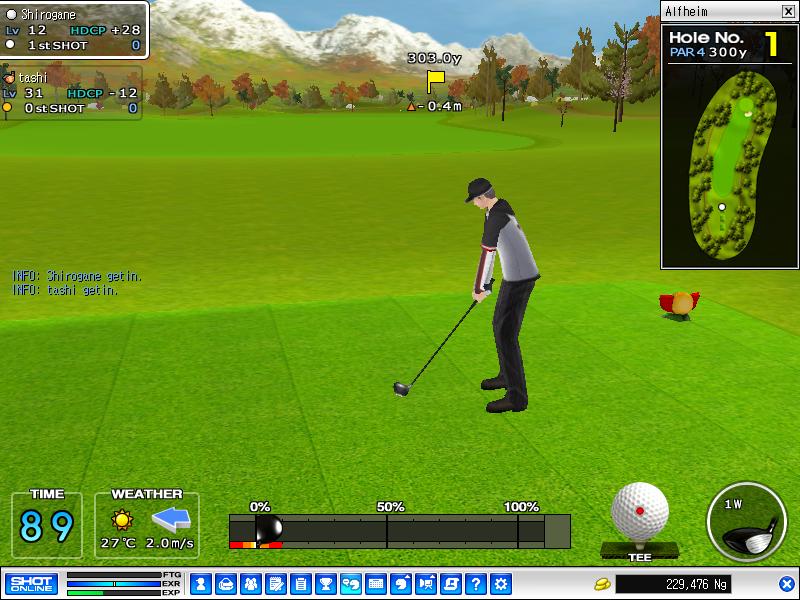
Task: Open the Shot Online logo menu
Action: tap(31, 583)
